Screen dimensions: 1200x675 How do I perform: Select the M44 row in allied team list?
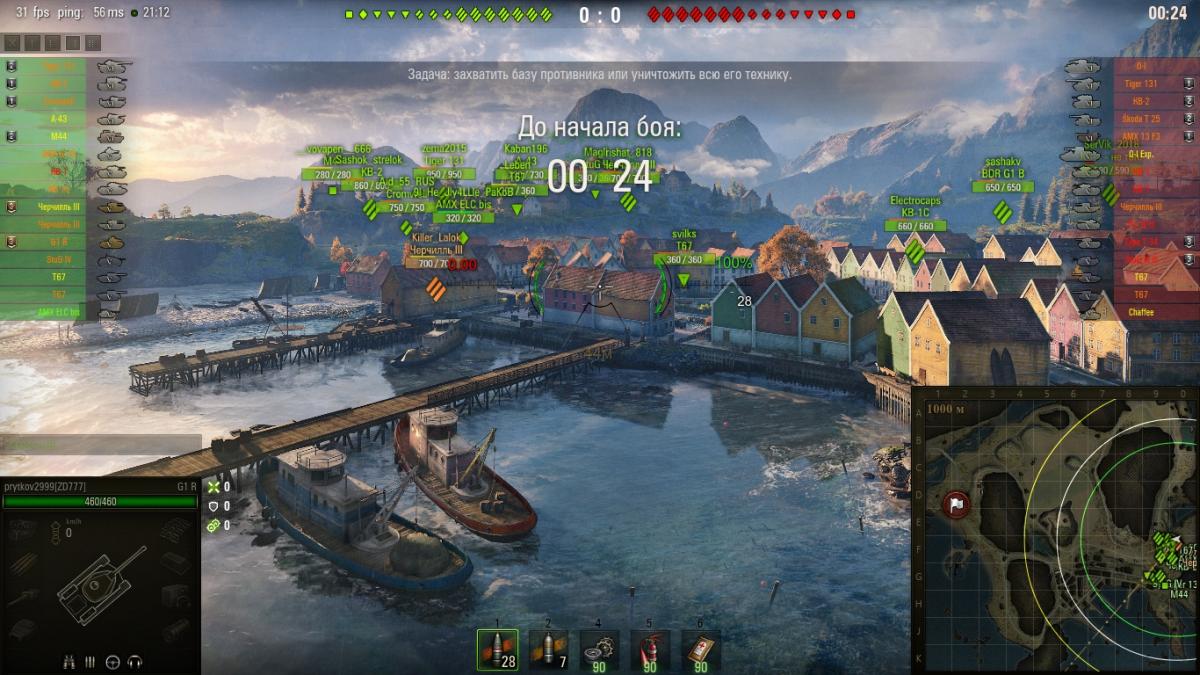click(58, 136)
